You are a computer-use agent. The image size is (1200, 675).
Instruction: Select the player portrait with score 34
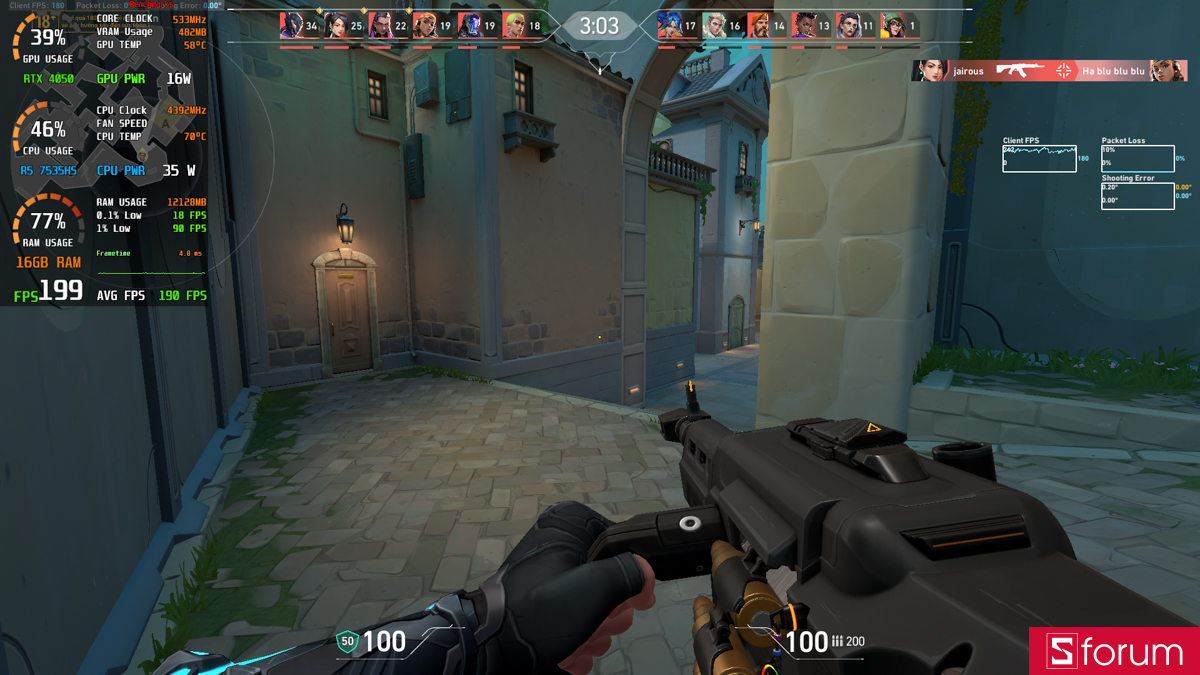(291, 26)
